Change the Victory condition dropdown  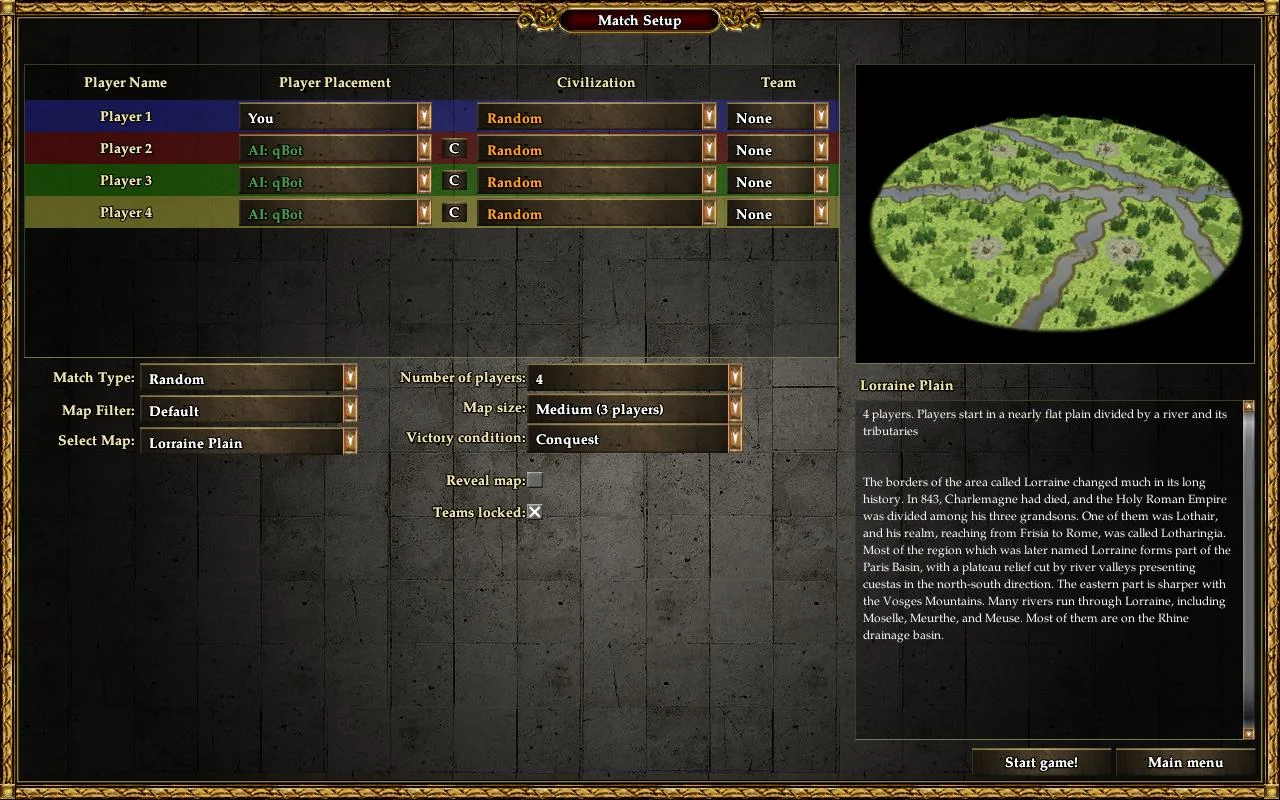tap(634, 438)
